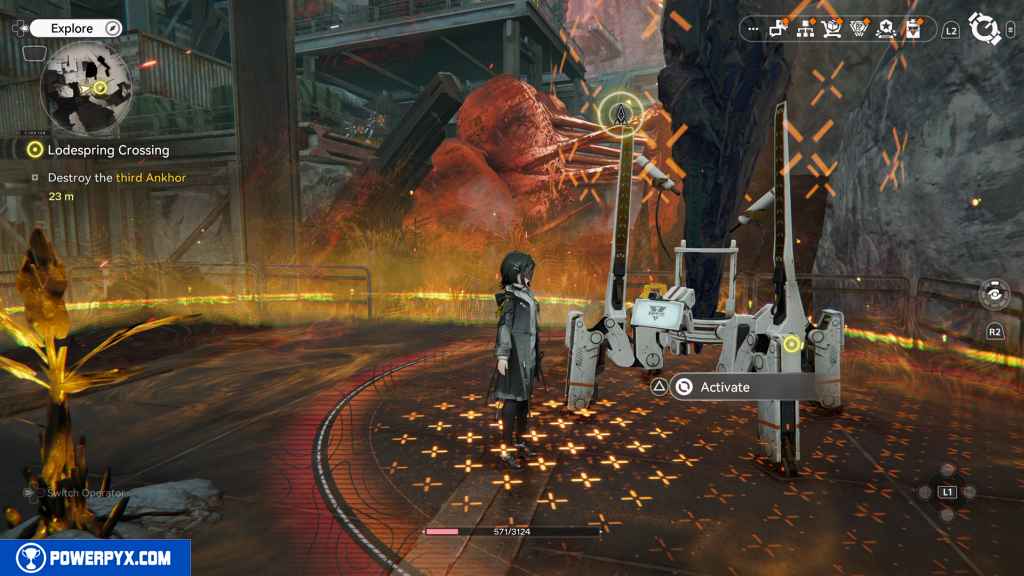Open the hierarchy chart icon

805,29
